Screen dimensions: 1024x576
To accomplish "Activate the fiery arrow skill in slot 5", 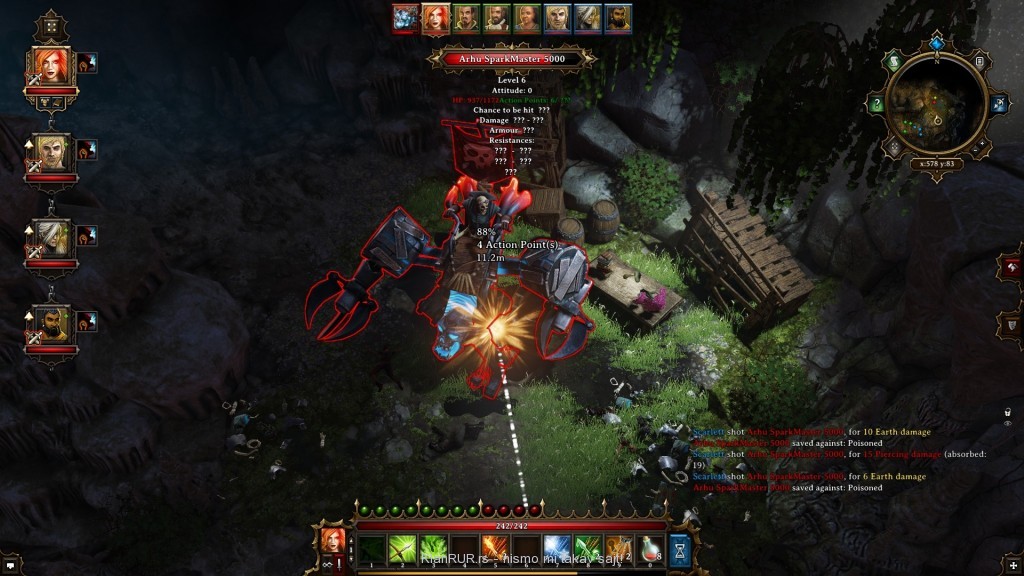I will 496,548.
